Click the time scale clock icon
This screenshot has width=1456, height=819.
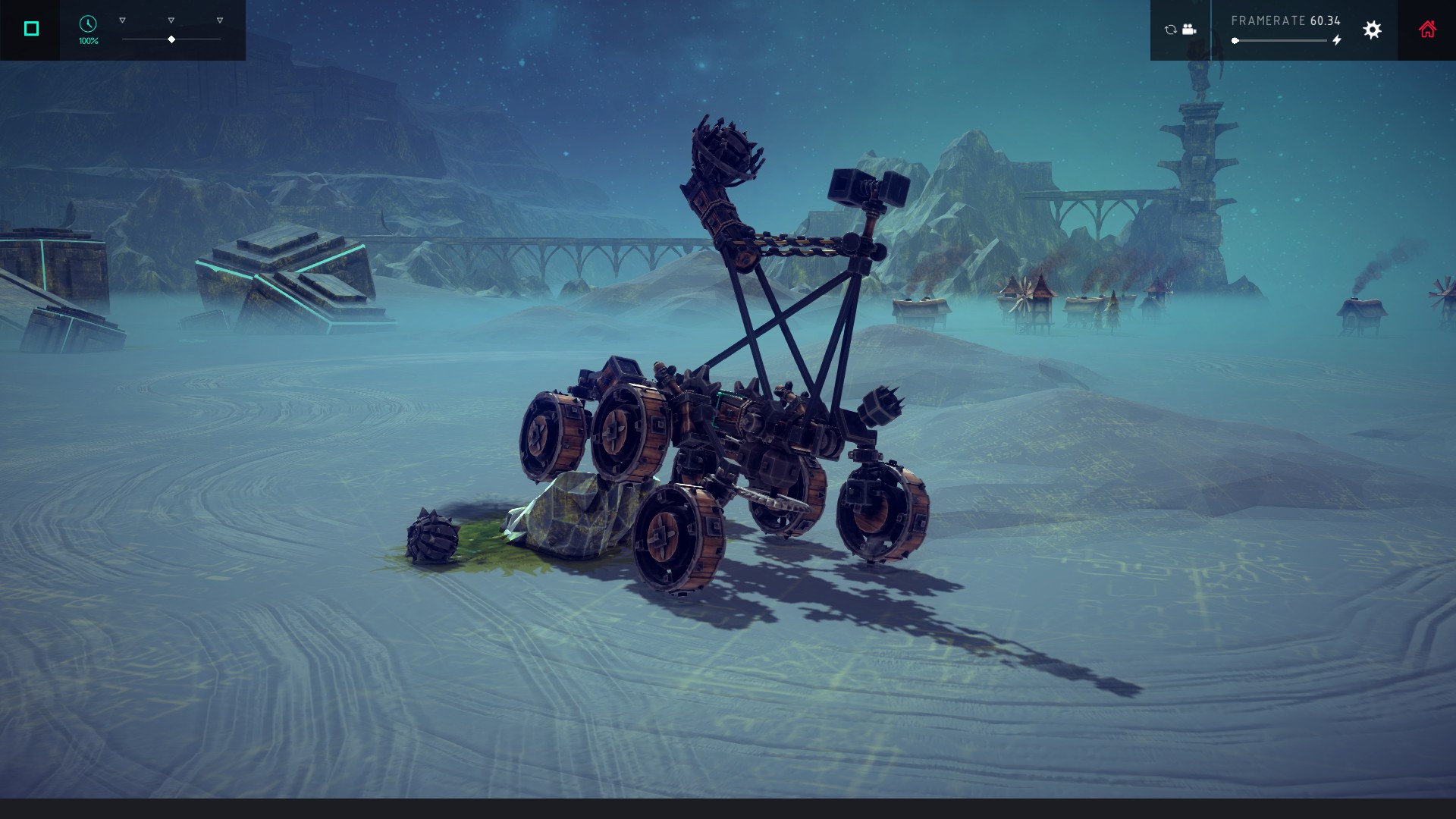[88, 24]
